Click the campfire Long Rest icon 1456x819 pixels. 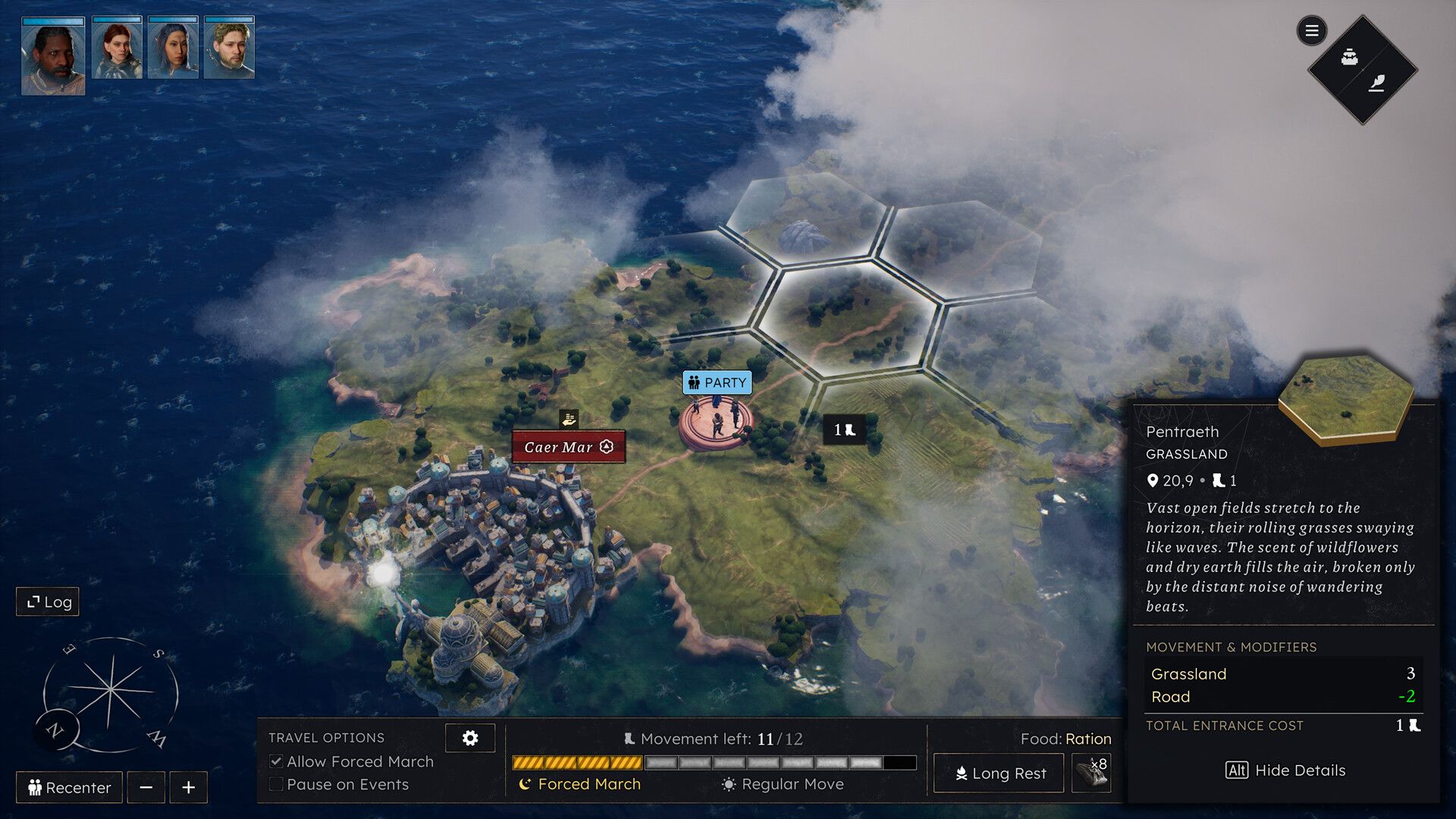(x=962, y=773)
